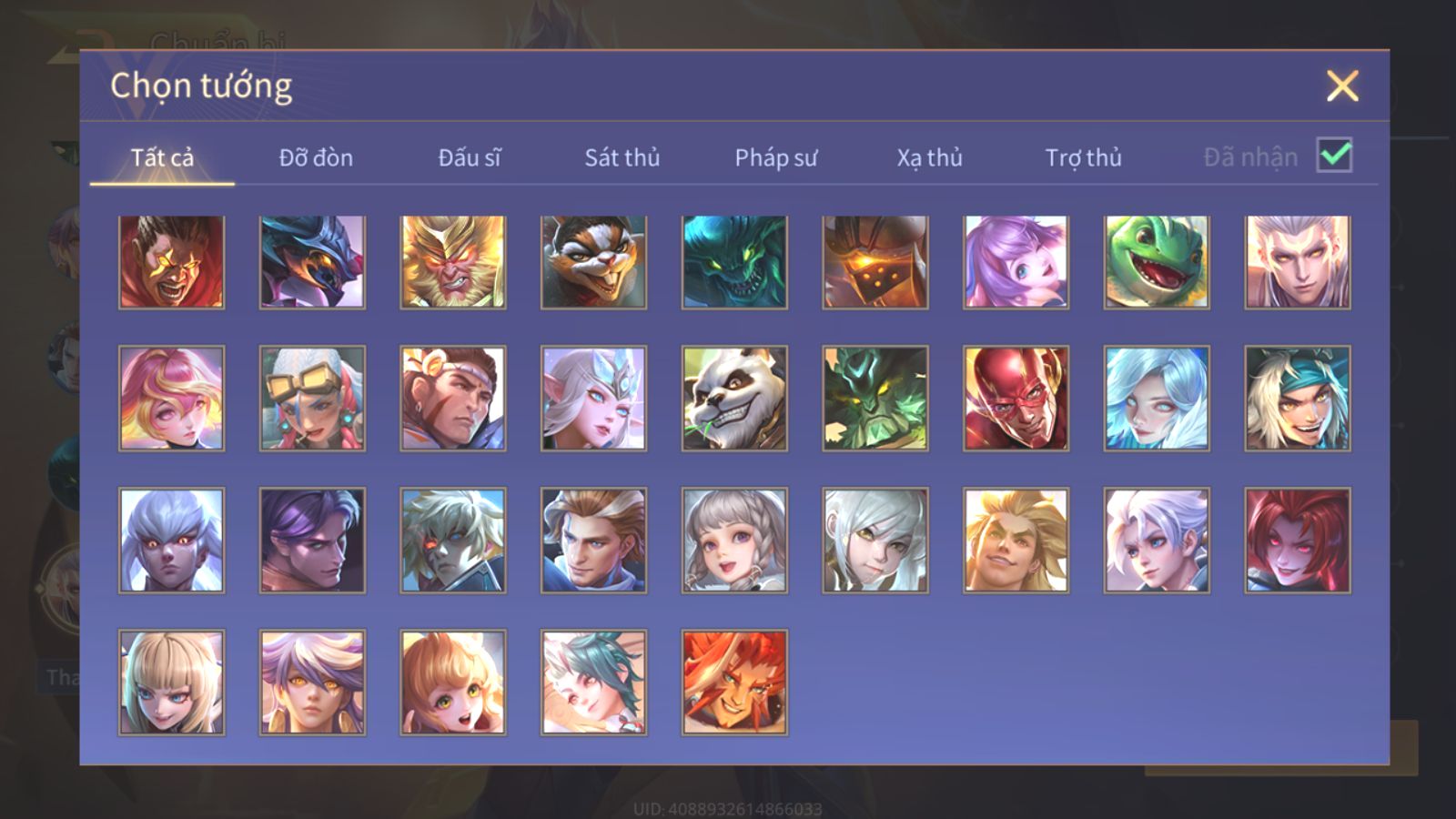The width and height of the screenshot is (1456, 819).
Task: Filter heroes by Pháp sư
Action: tap(775, 157)
